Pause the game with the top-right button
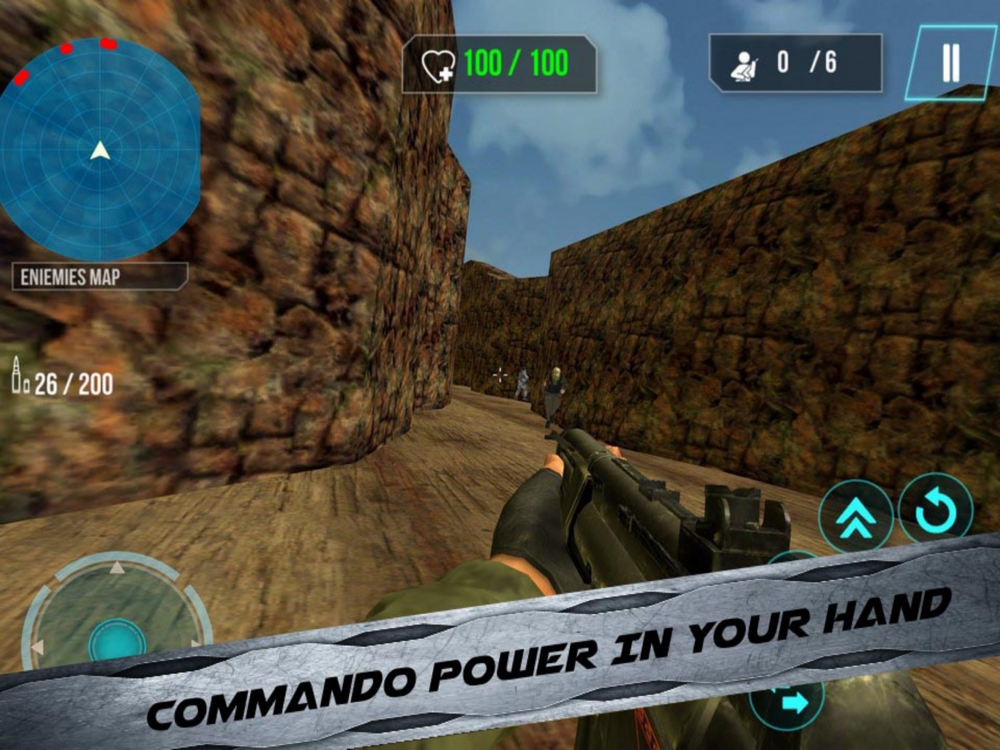1000x750 pixels. coord(950,63)
